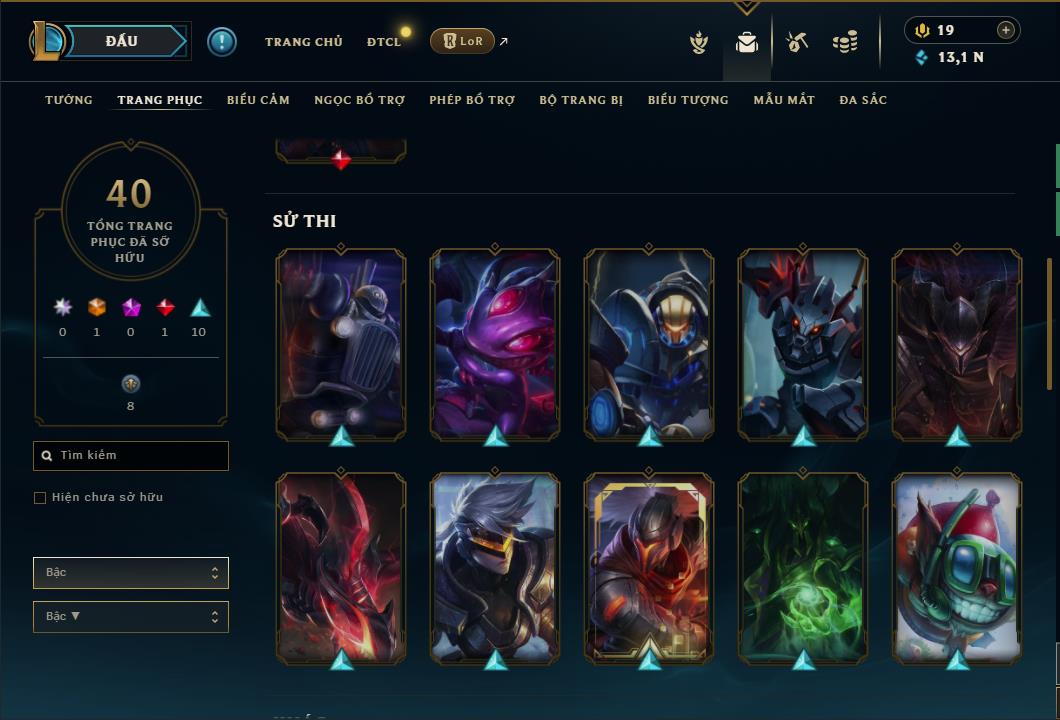Add RP with the plus button
The width and height of the screenshot is (1060, 720).
click(x=1005, y=30)
